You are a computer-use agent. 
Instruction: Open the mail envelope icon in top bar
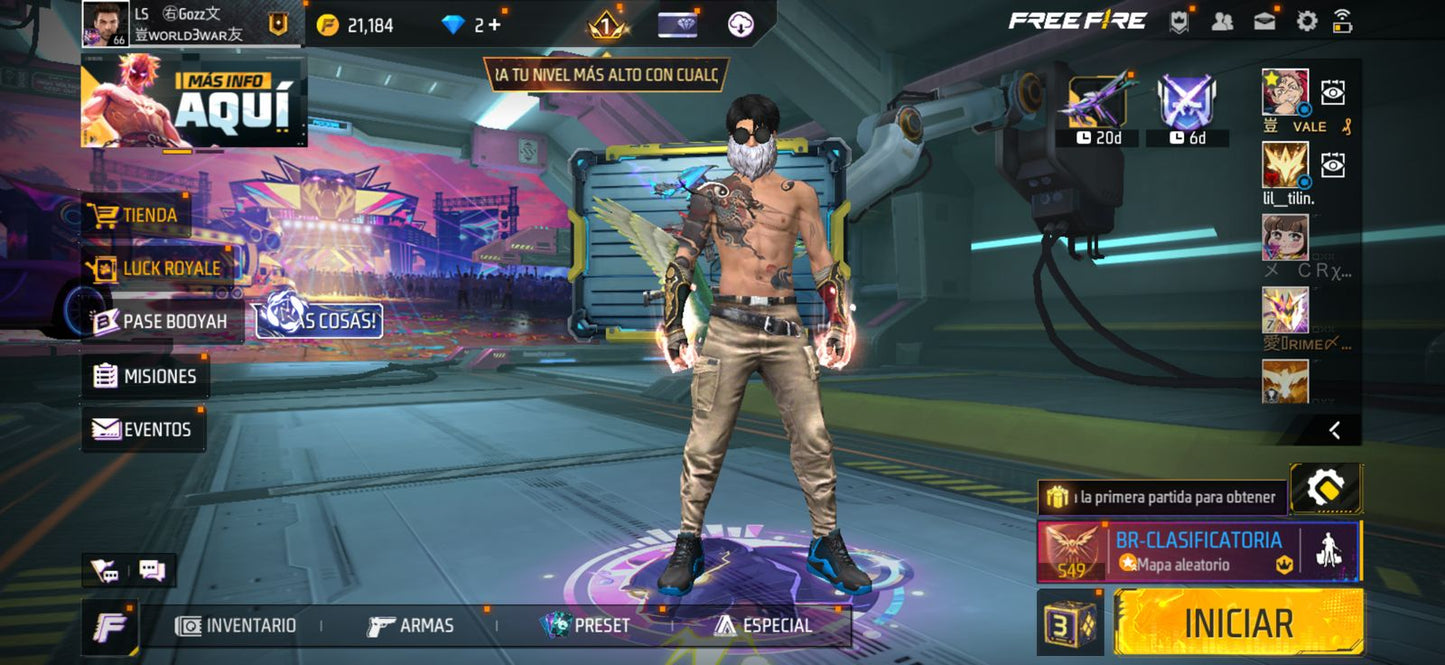click(x=1264, y=21)
